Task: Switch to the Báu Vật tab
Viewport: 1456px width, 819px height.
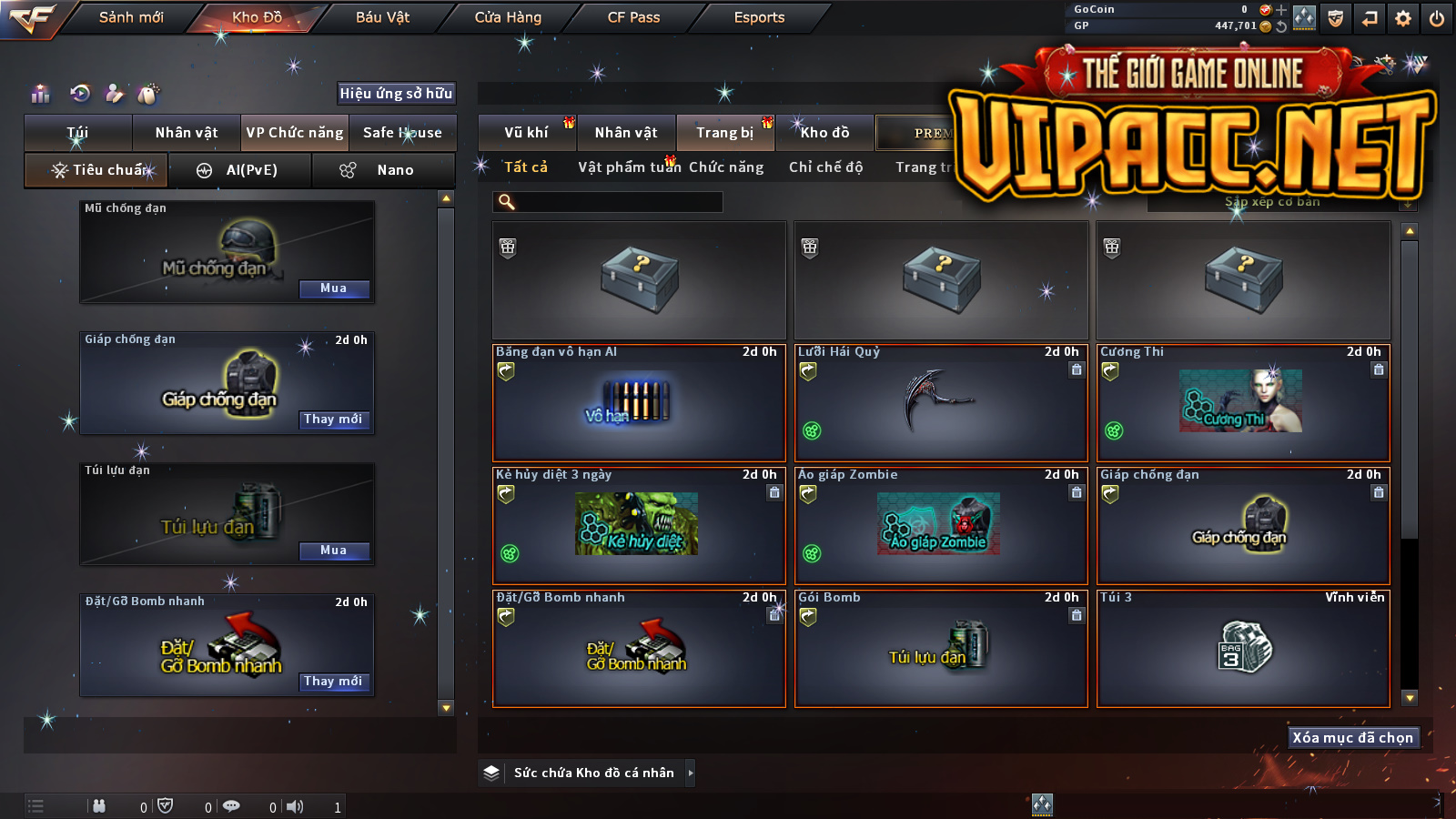Action: point(382,17)
